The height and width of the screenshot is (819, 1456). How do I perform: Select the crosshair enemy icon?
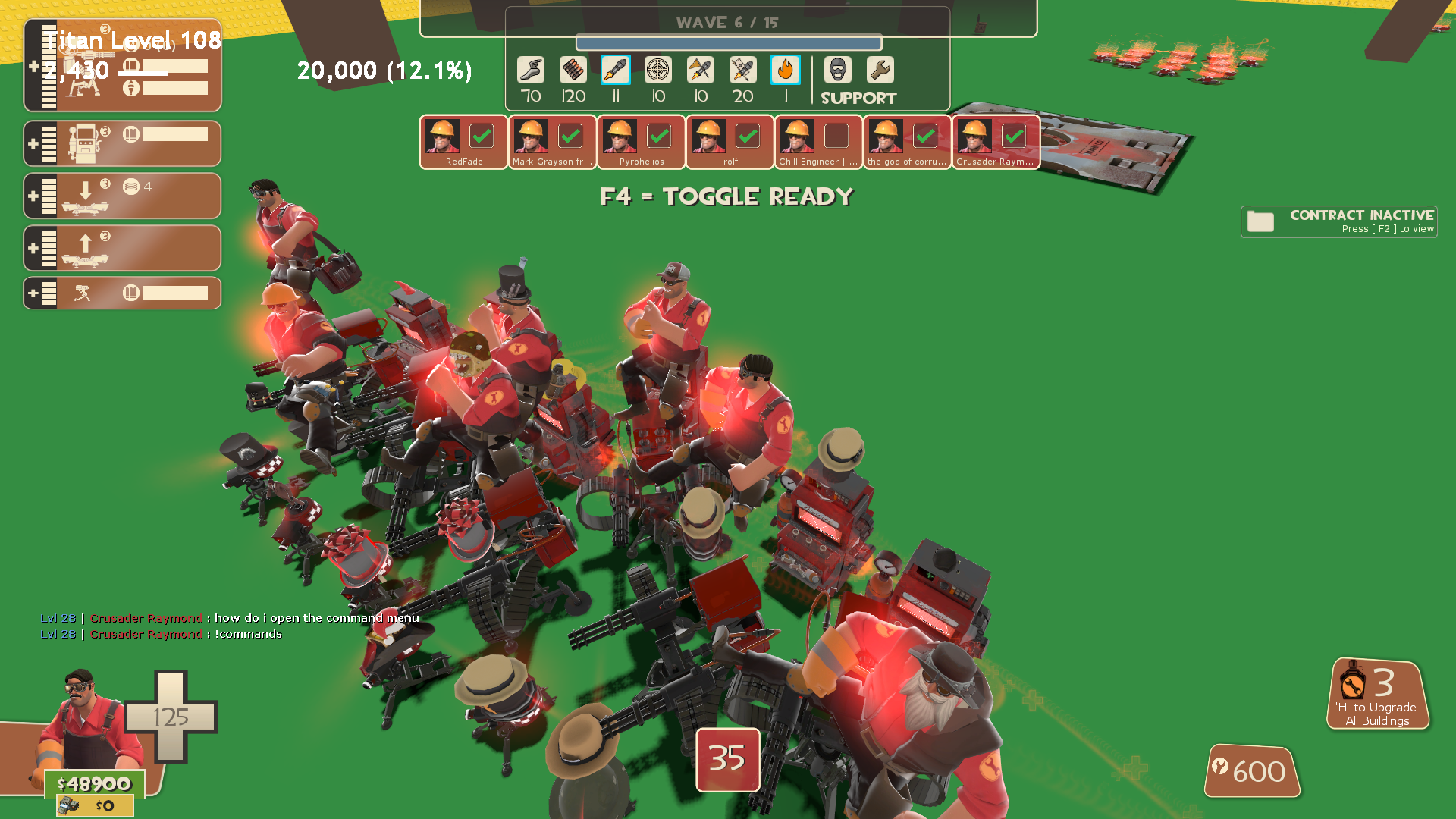(x=658, y=71)
